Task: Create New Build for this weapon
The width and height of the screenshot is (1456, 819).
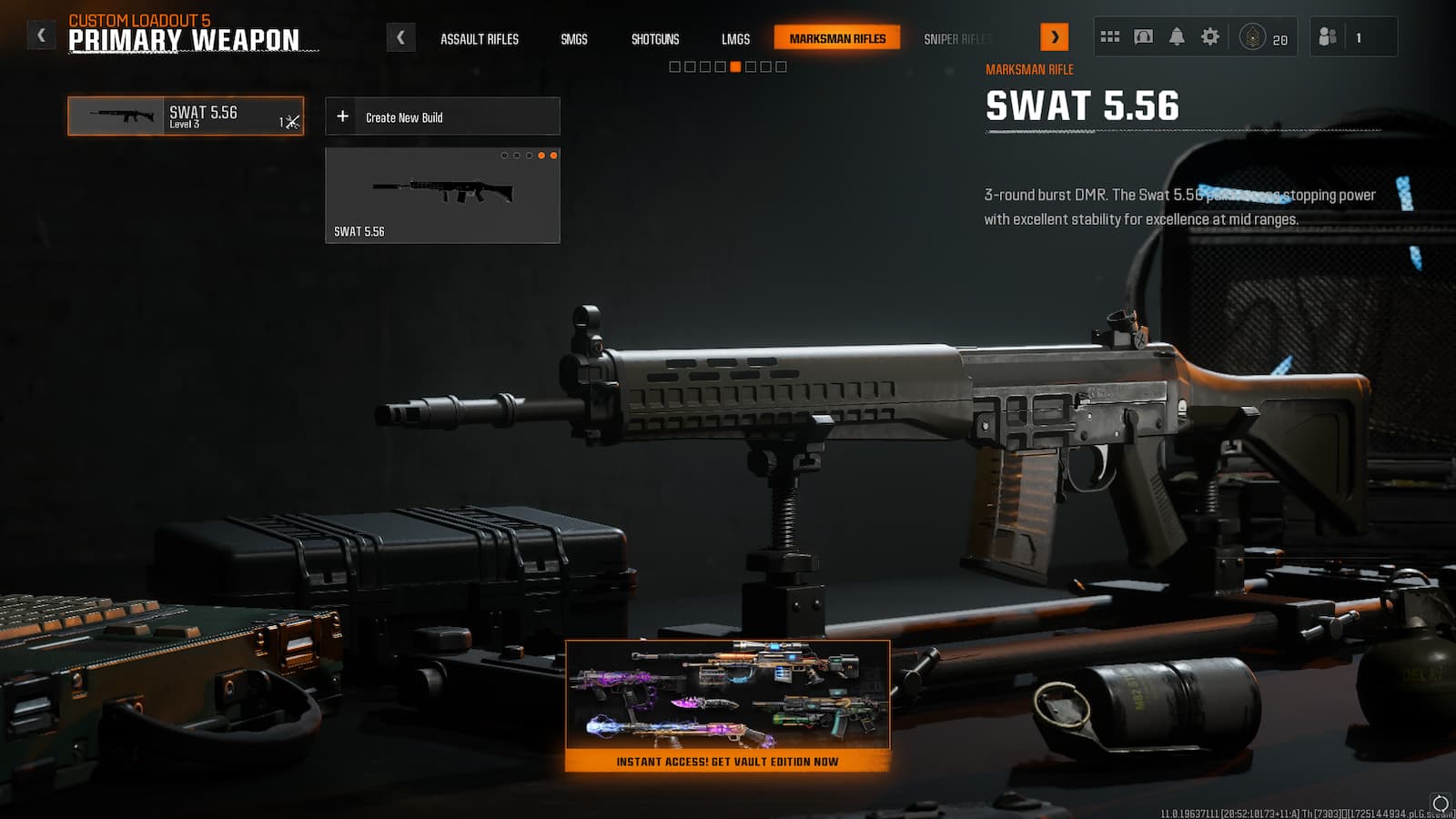Action: [x=442, y=116]
